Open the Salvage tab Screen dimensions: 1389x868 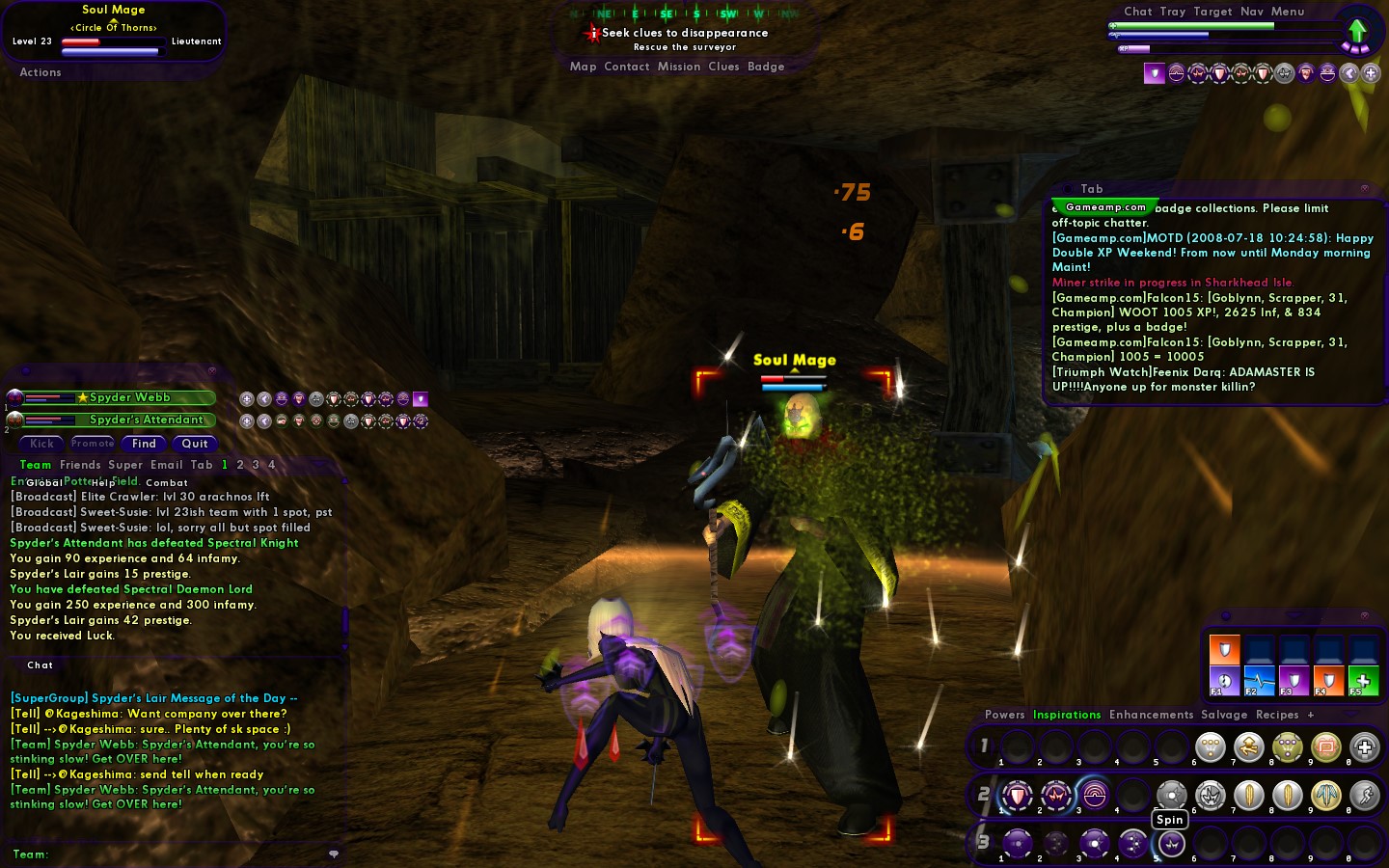click(x=1224, y=715)
